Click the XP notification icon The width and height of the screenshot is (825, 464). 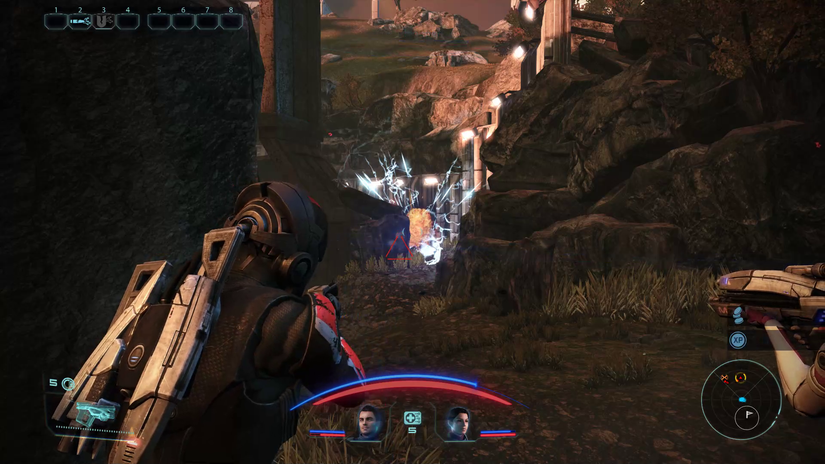point(738,340)
